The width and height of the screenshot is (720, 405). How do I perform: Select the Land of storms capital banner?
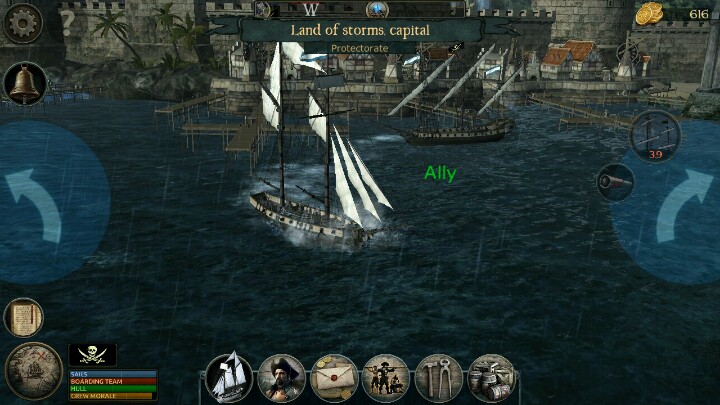pyautogui.click(x=360, y=30)
